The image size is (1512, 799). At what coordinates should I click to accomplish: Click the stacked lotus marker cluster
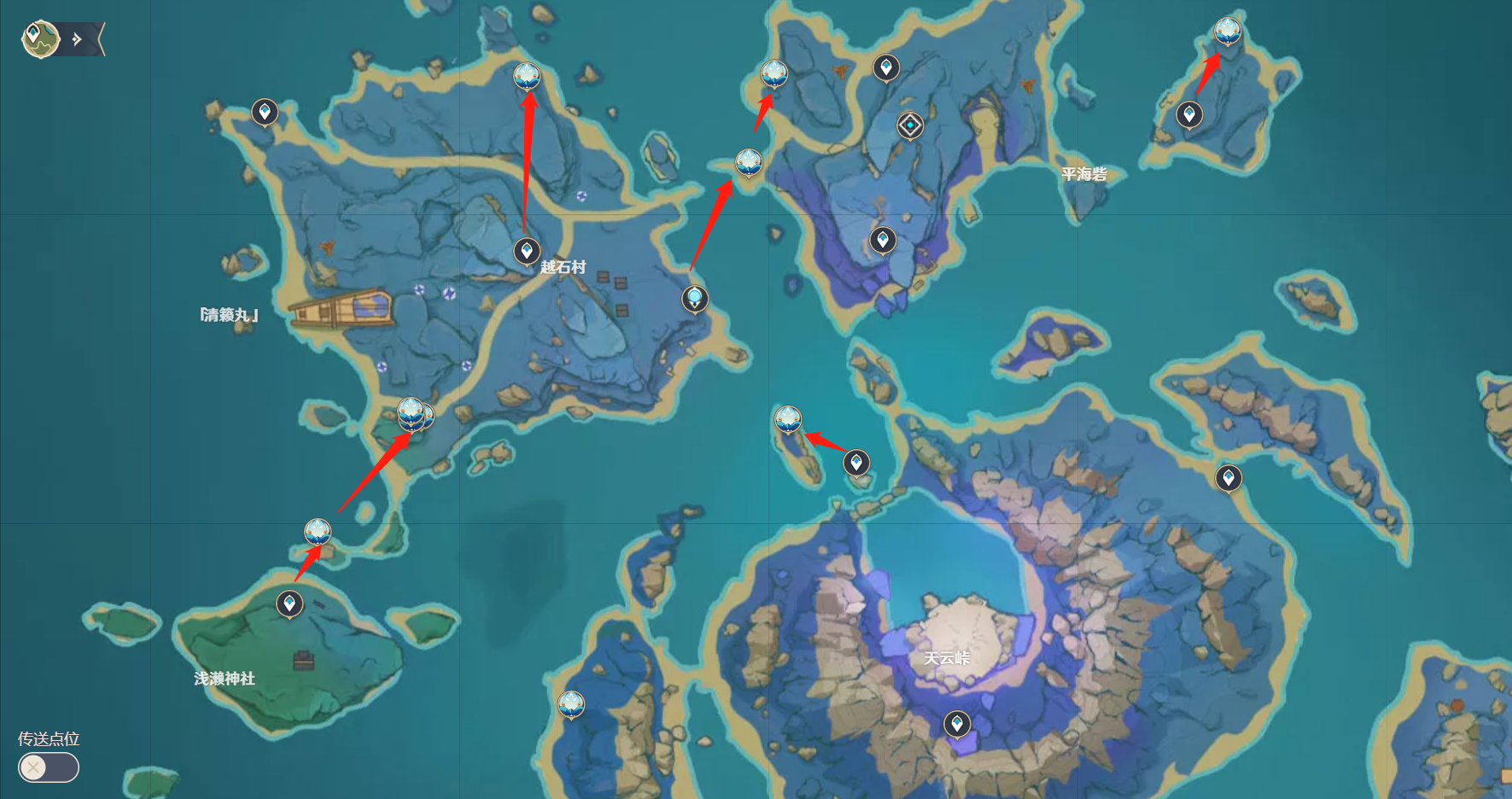[x=413, y=414]
